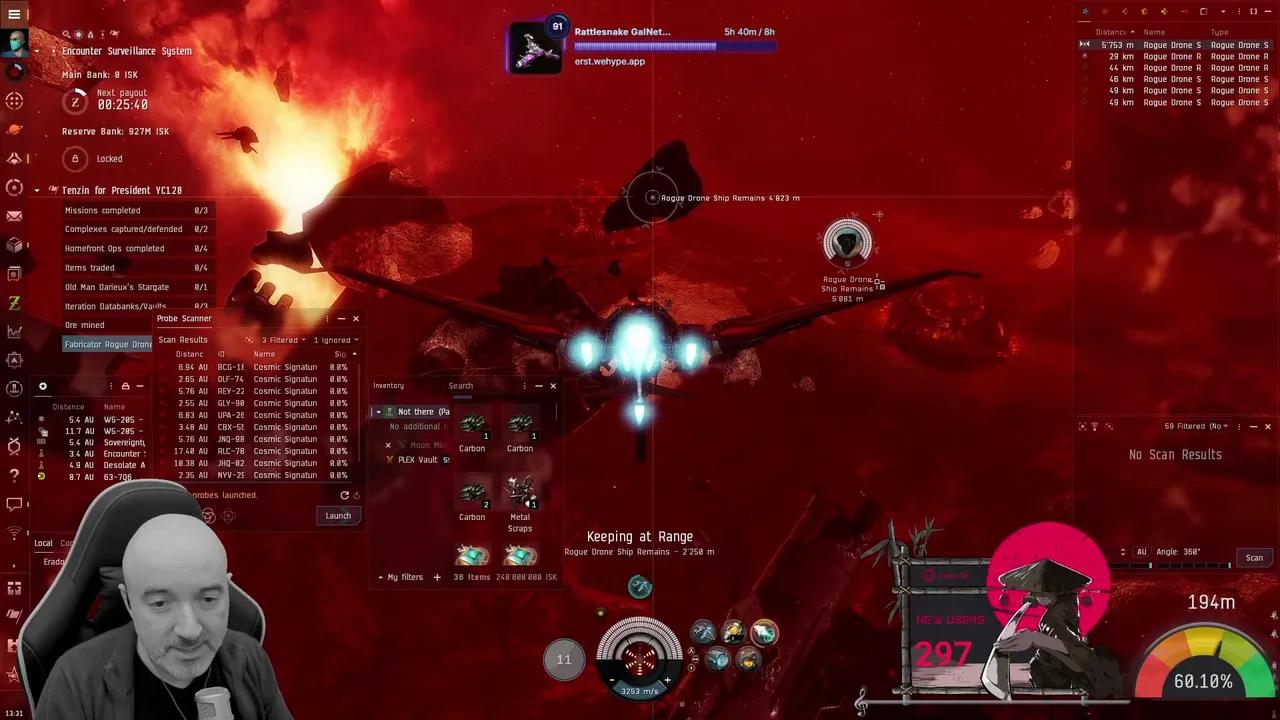The image size is (1280, 720).
Task: Close the Inventory window
Action: pos(553,386)
